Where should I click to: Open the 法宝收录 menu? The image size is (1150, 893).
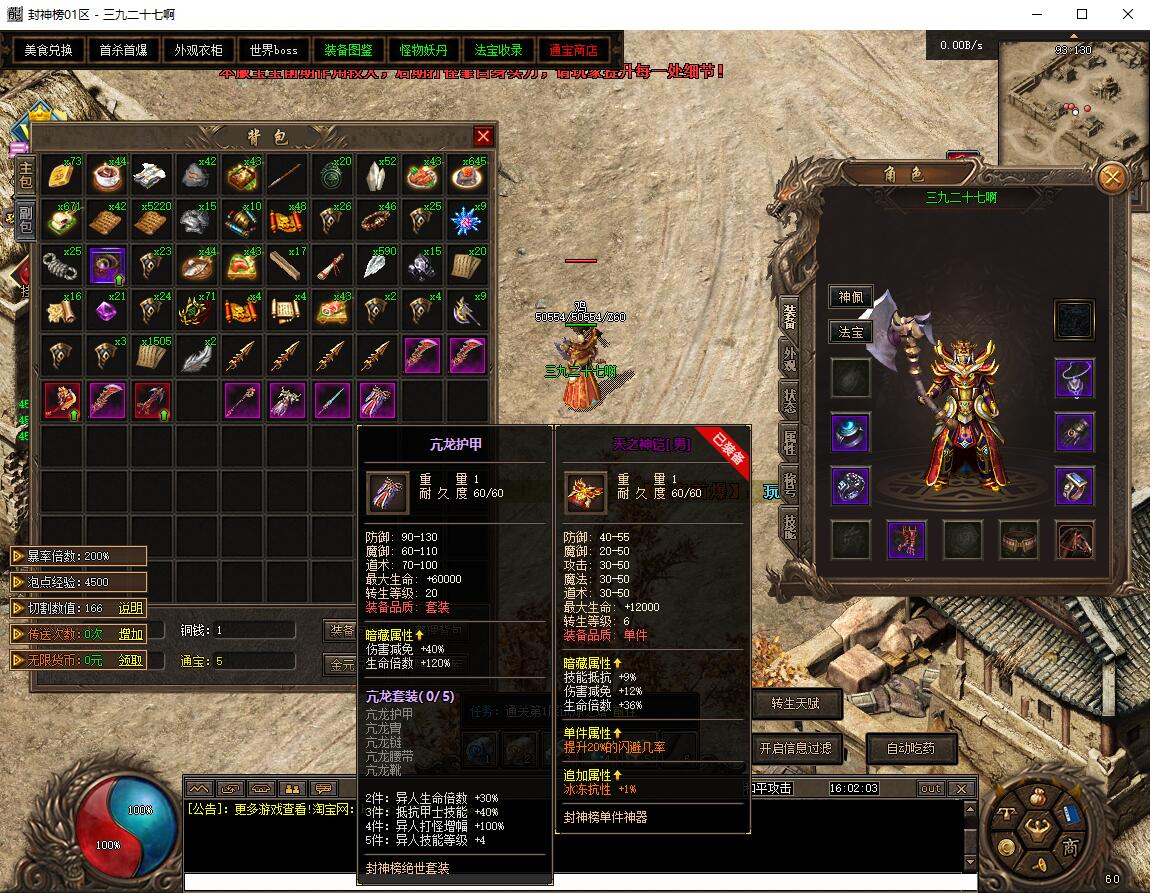pos(498,50)
